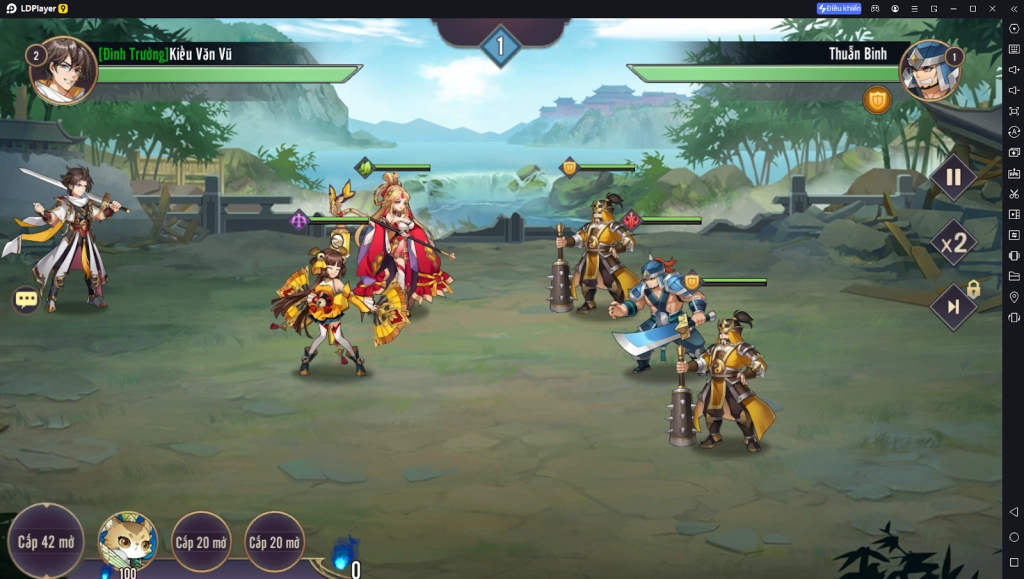Image resolution: width=1024 pixels, height=579 pixels.
Task: Close the LDPlayer window
Action: (991, 8)
